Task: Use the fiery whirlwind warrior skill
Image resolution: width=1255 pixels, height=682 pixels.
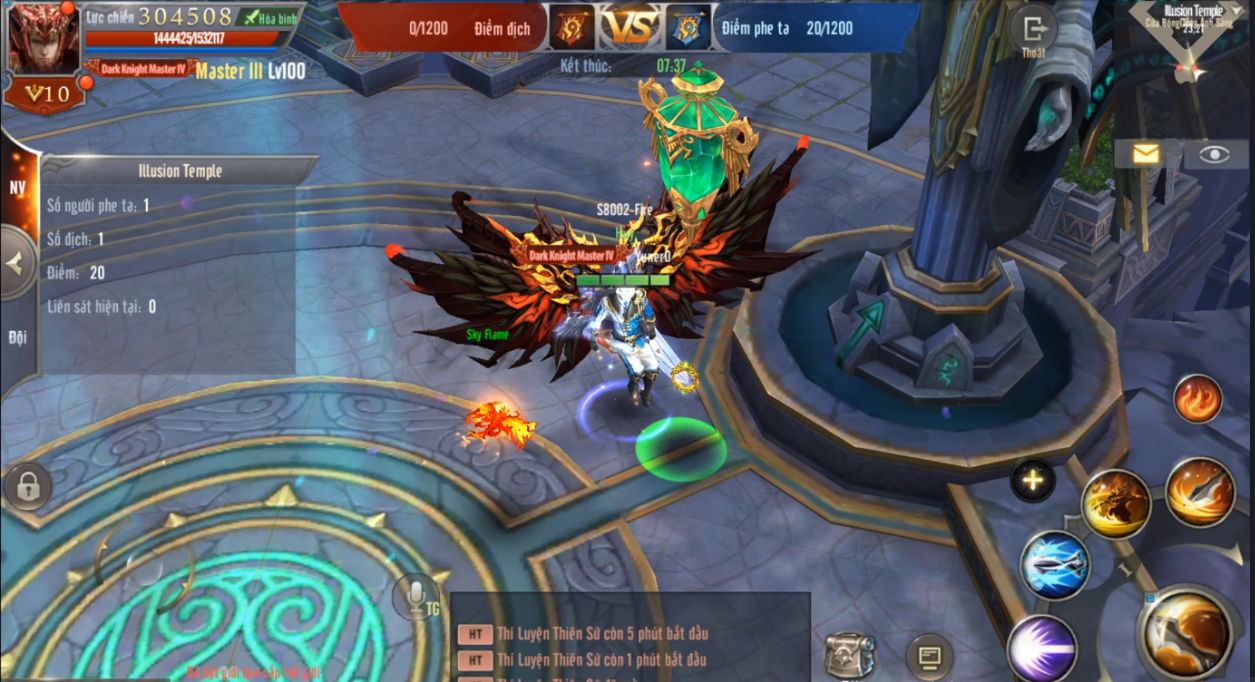Action: [1115, 503]
